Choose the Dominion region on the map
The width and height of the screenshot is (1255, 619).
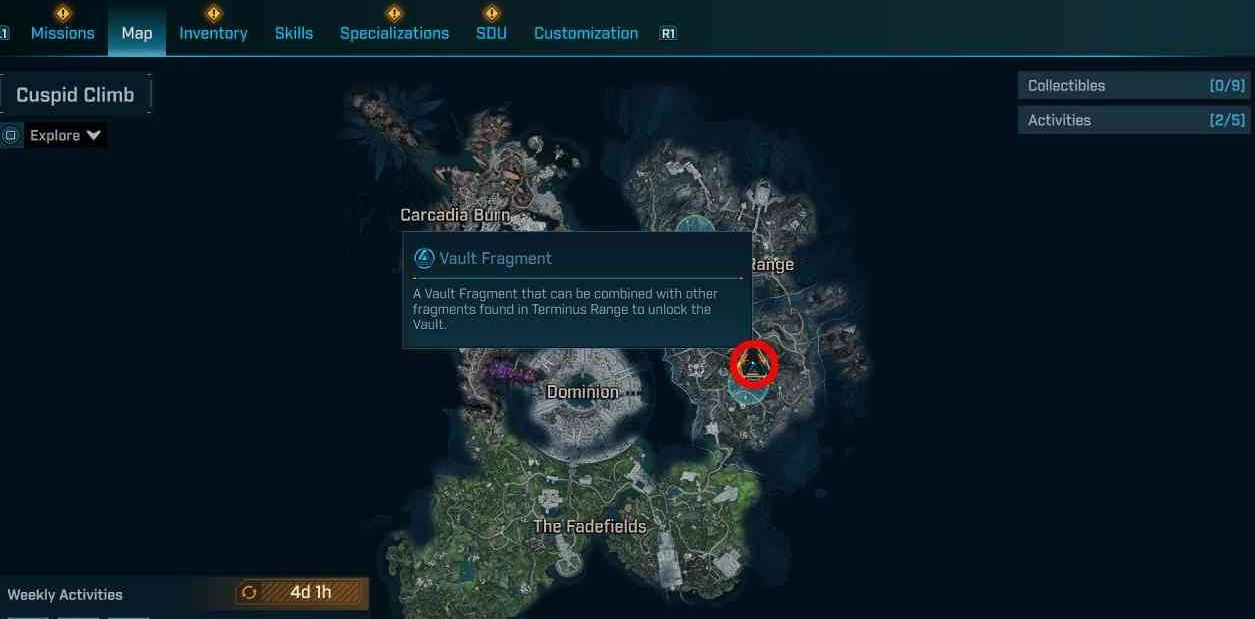pyautogui.click(x=582, y=392)
